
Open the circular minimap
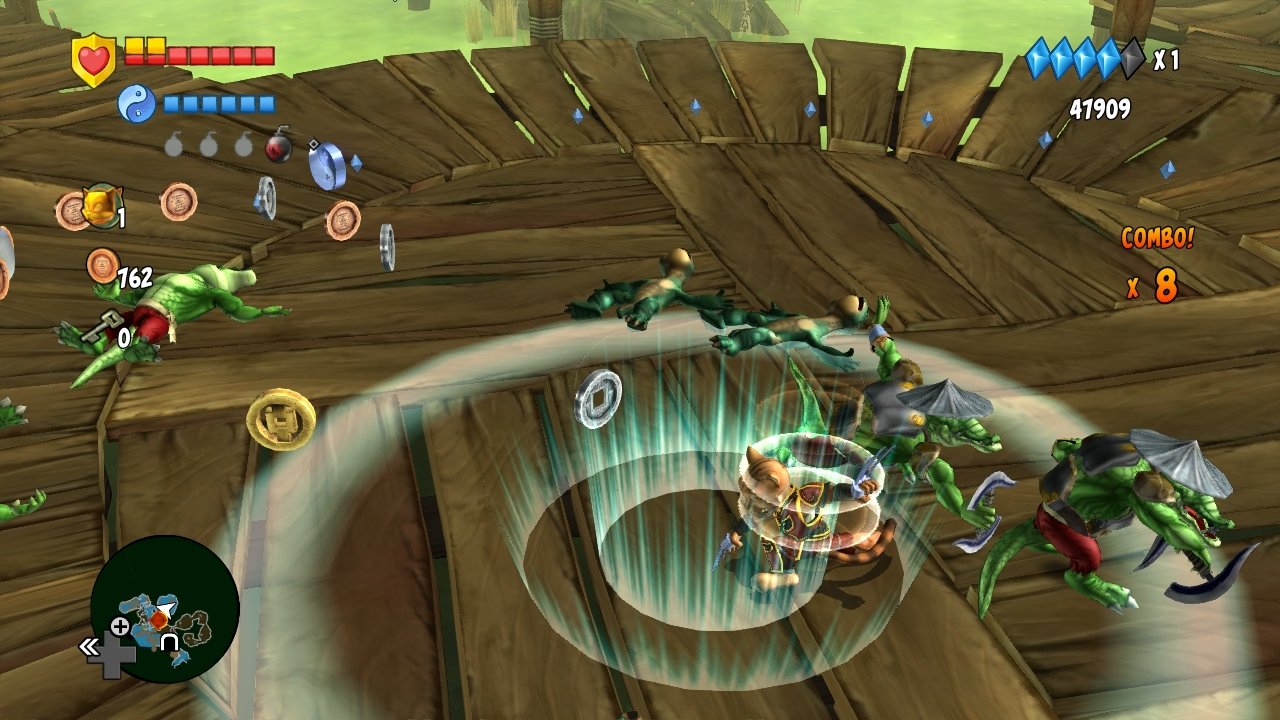[x=164, y=608]
